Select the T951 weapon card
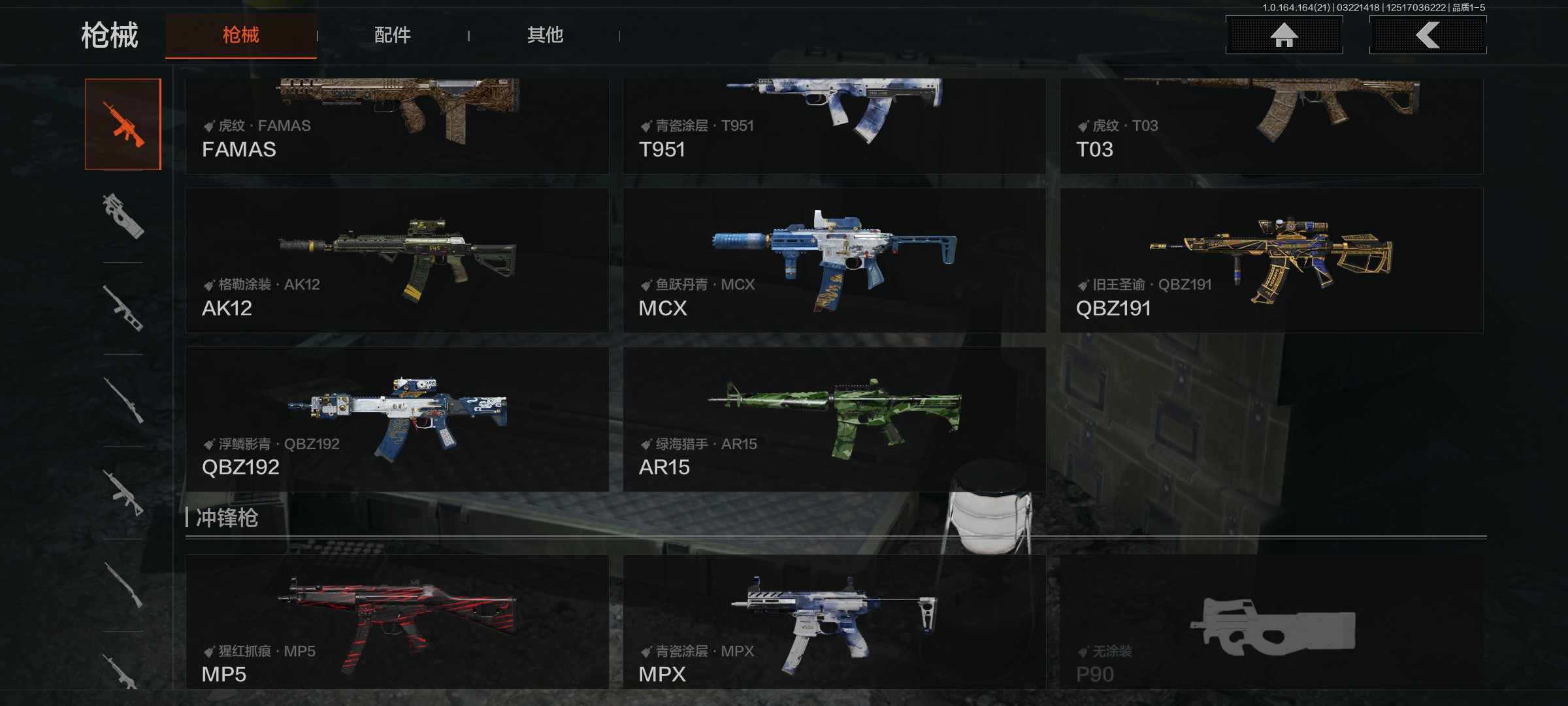Viewport: 1568px width, 706px height. tap(834, 126)
